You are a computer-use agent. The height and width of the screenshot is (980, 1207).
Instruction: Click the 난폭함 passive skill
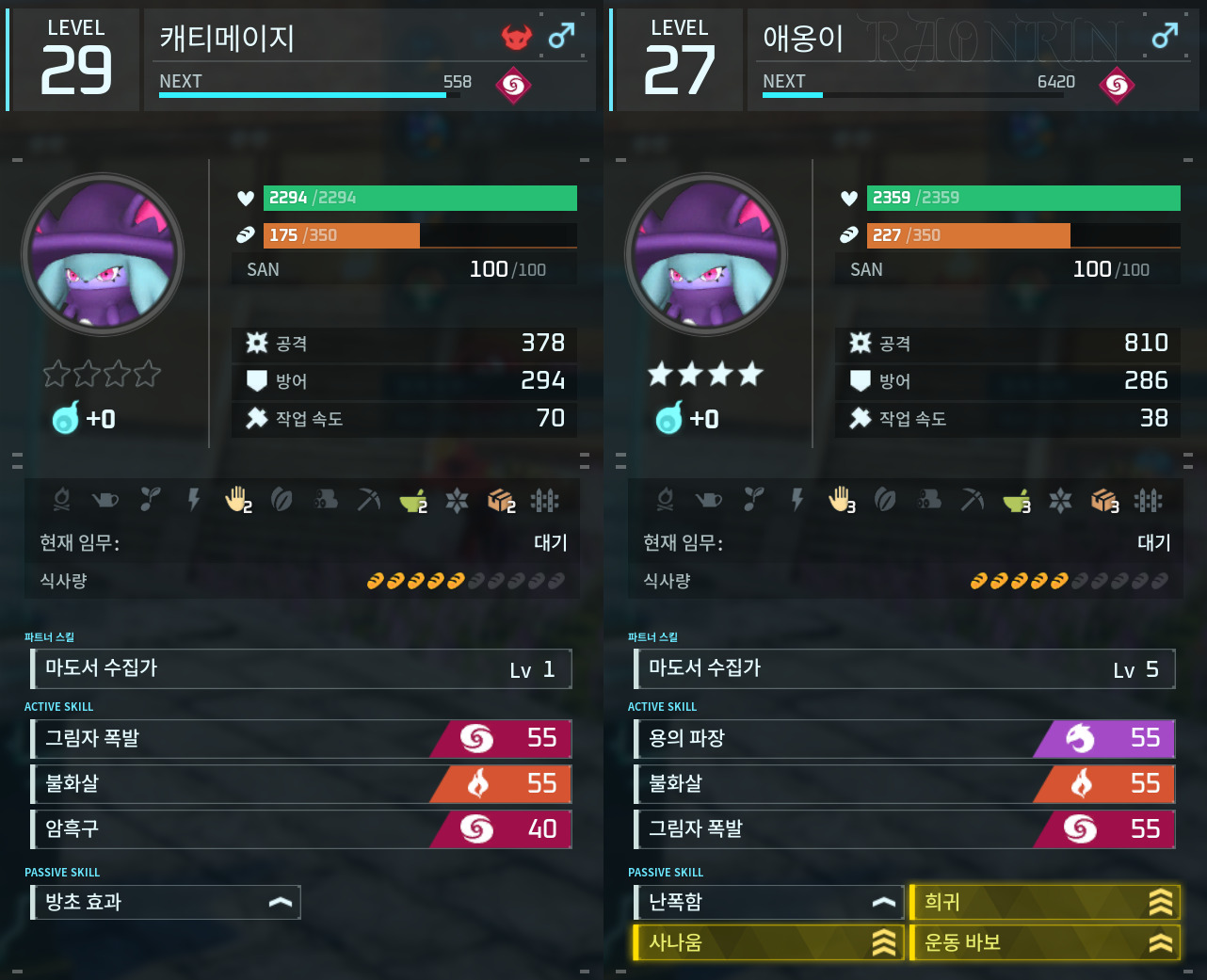[767, 902]
